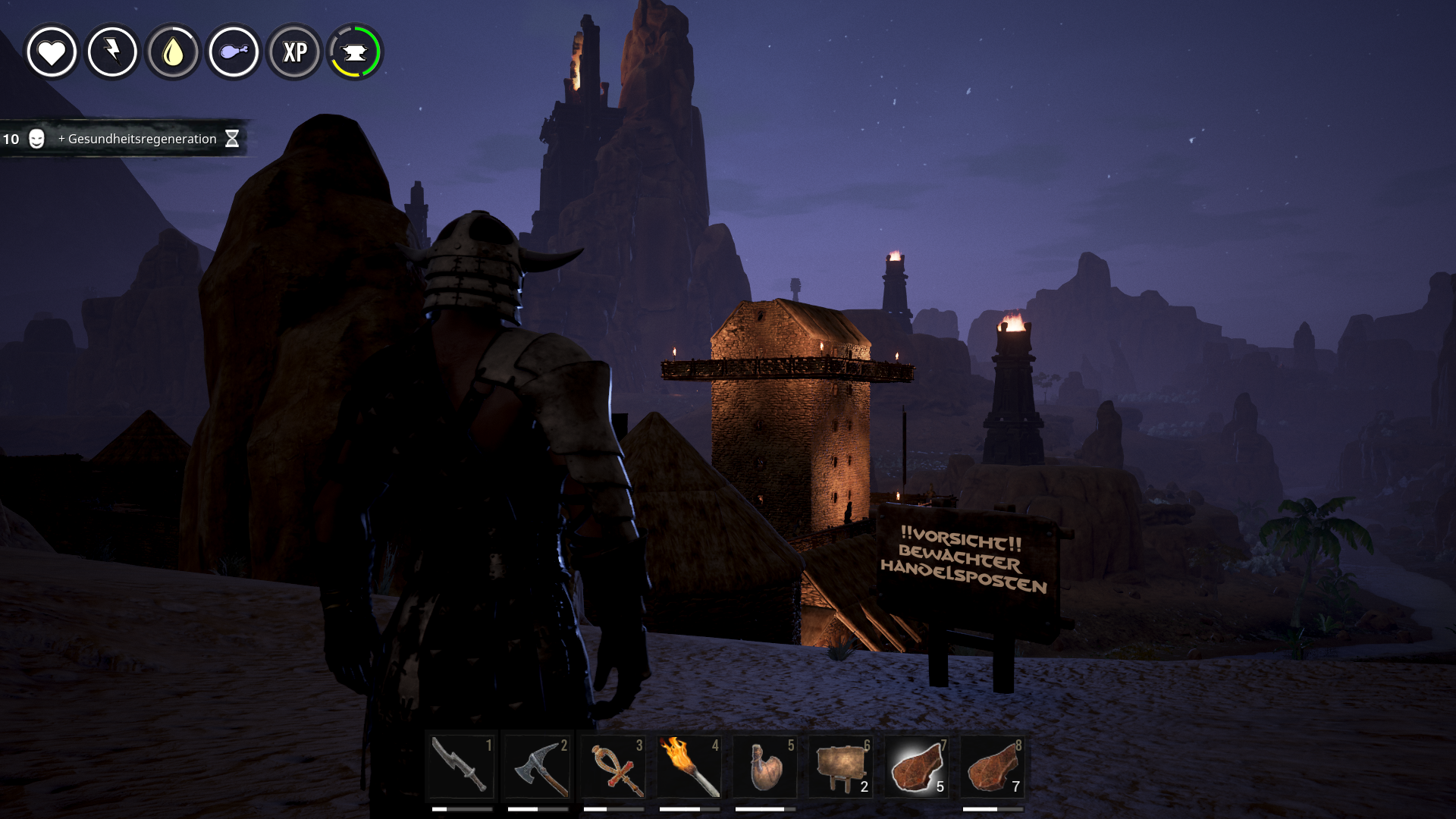Open the XP indicator
This screenshot has height=819, width=1456.
[294, 52]
